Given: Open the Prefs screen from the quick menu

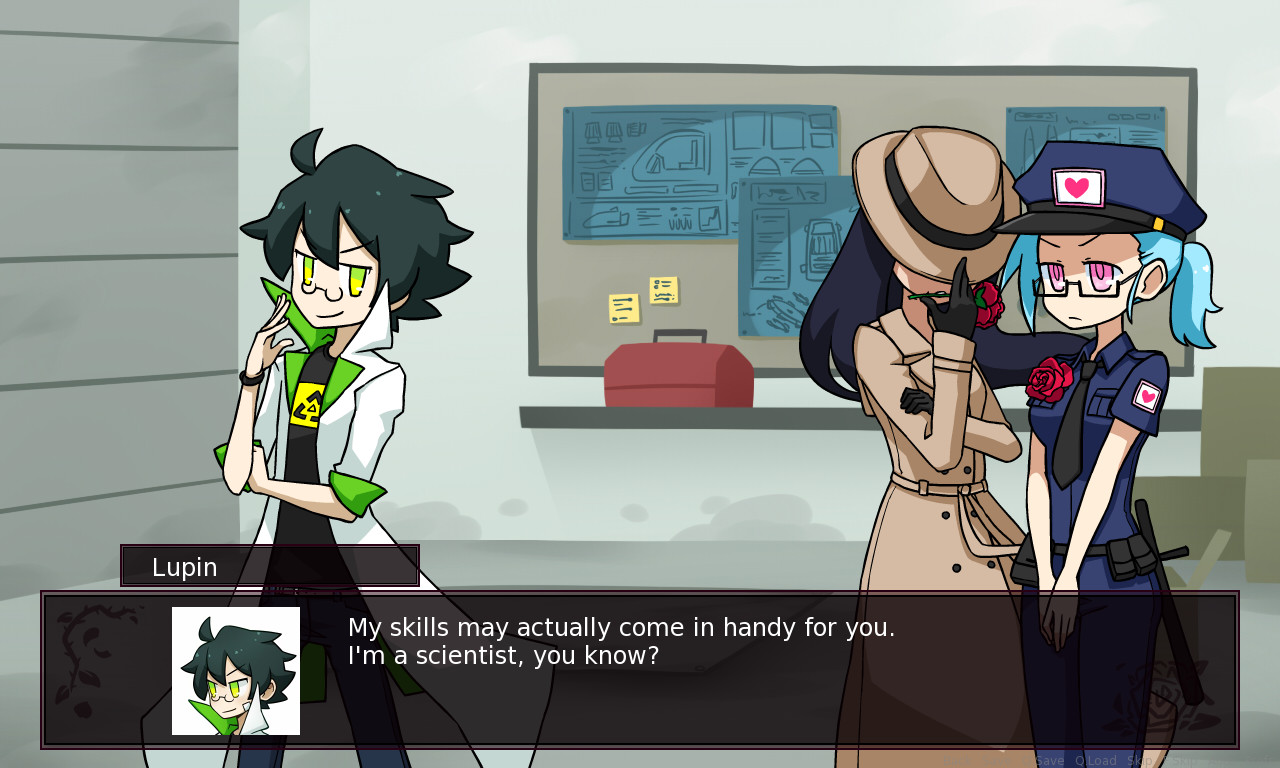Looking at the screenshot, I should 1258,760.
